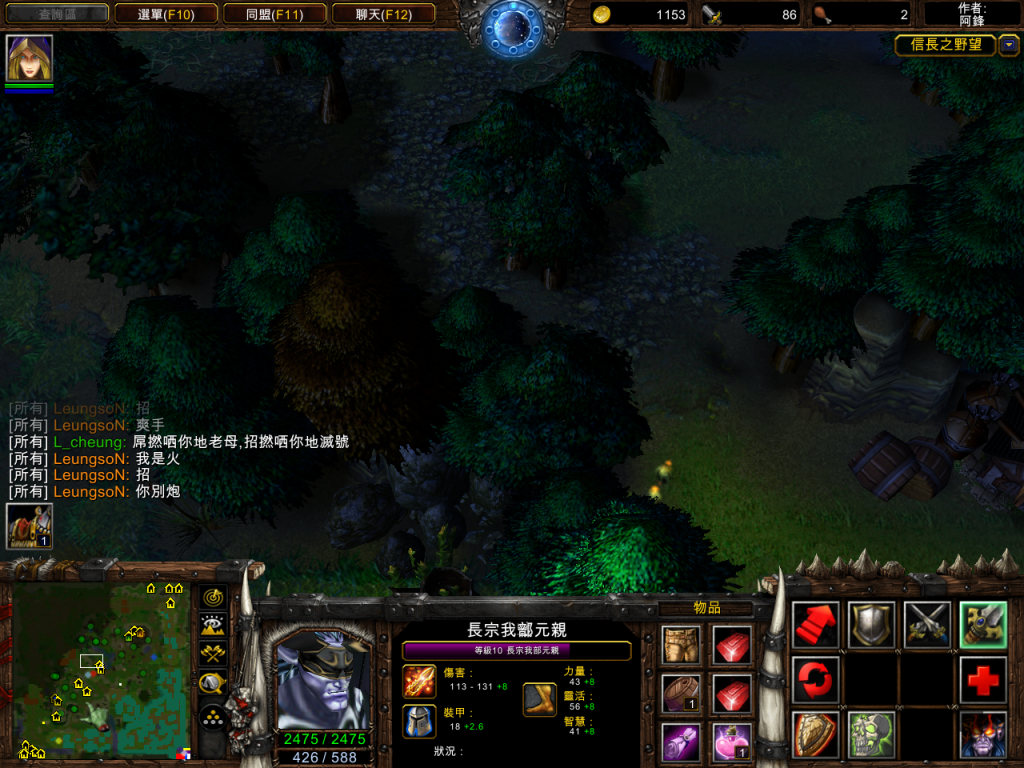The height and width of the screenshot is (768, 1024).
Task: Click the idle worker icon above the minimap
Action: [x=29, y=526]
